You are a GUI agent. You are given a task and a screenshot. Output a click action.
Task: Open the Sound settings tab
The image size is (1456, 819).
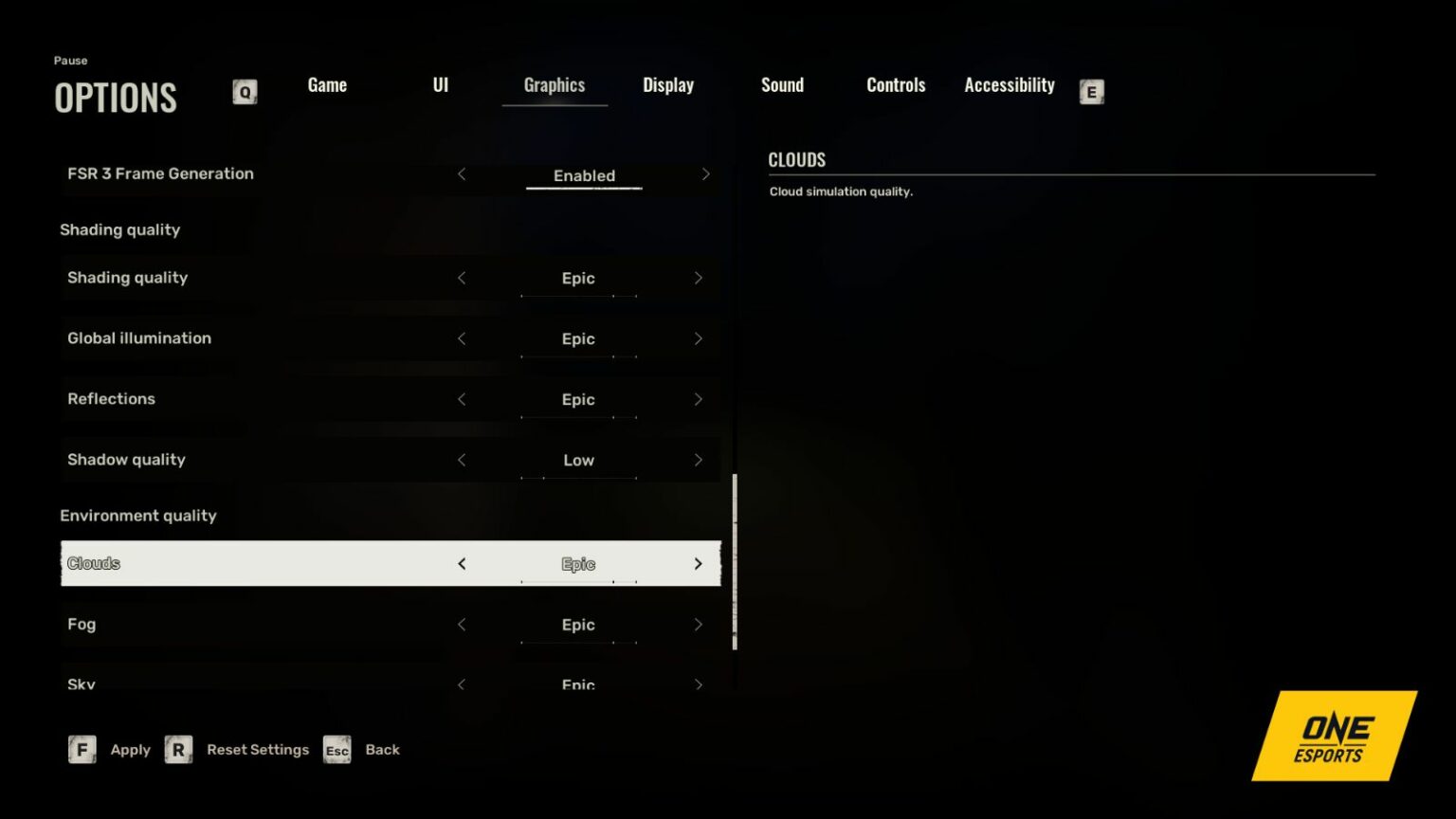pyautogui.click(x=782, y=84)
